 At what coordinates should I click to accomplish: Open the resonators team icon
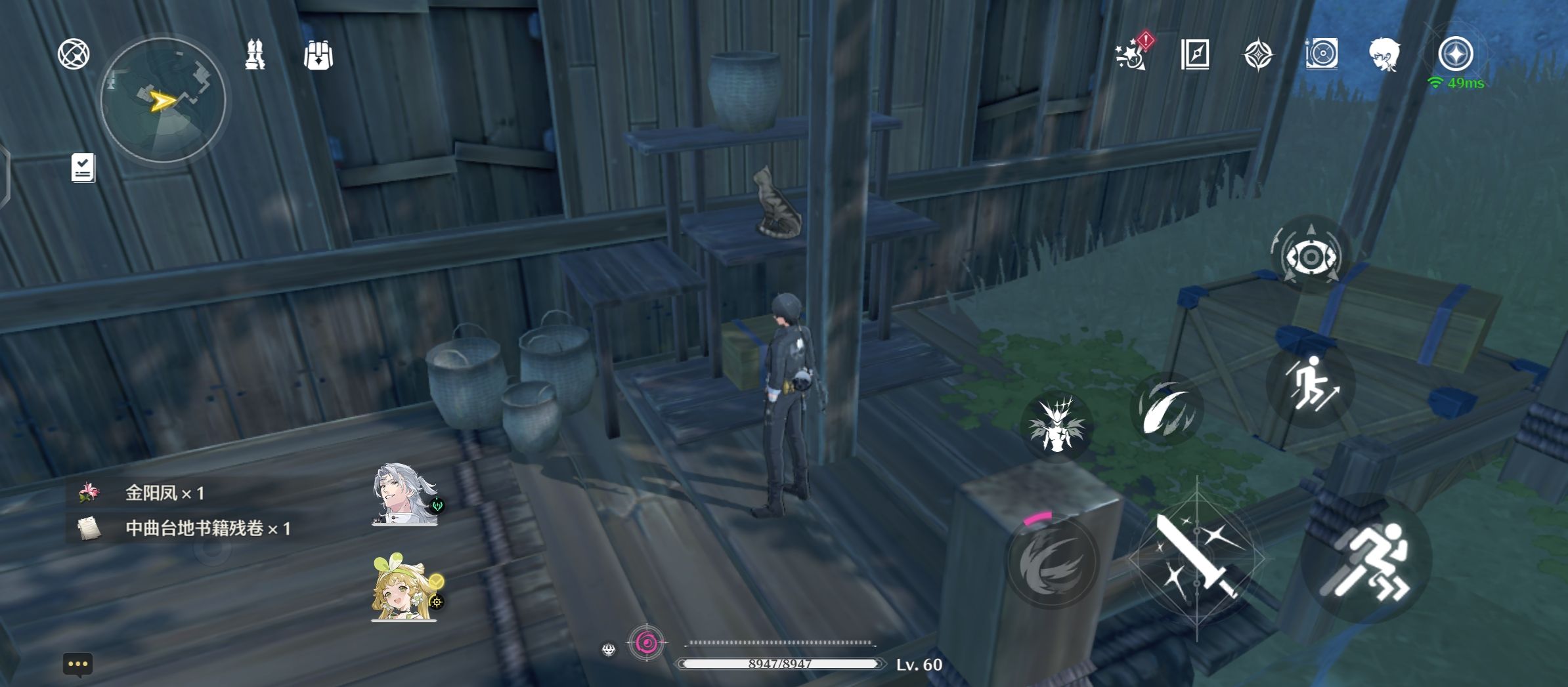[255, 54]
